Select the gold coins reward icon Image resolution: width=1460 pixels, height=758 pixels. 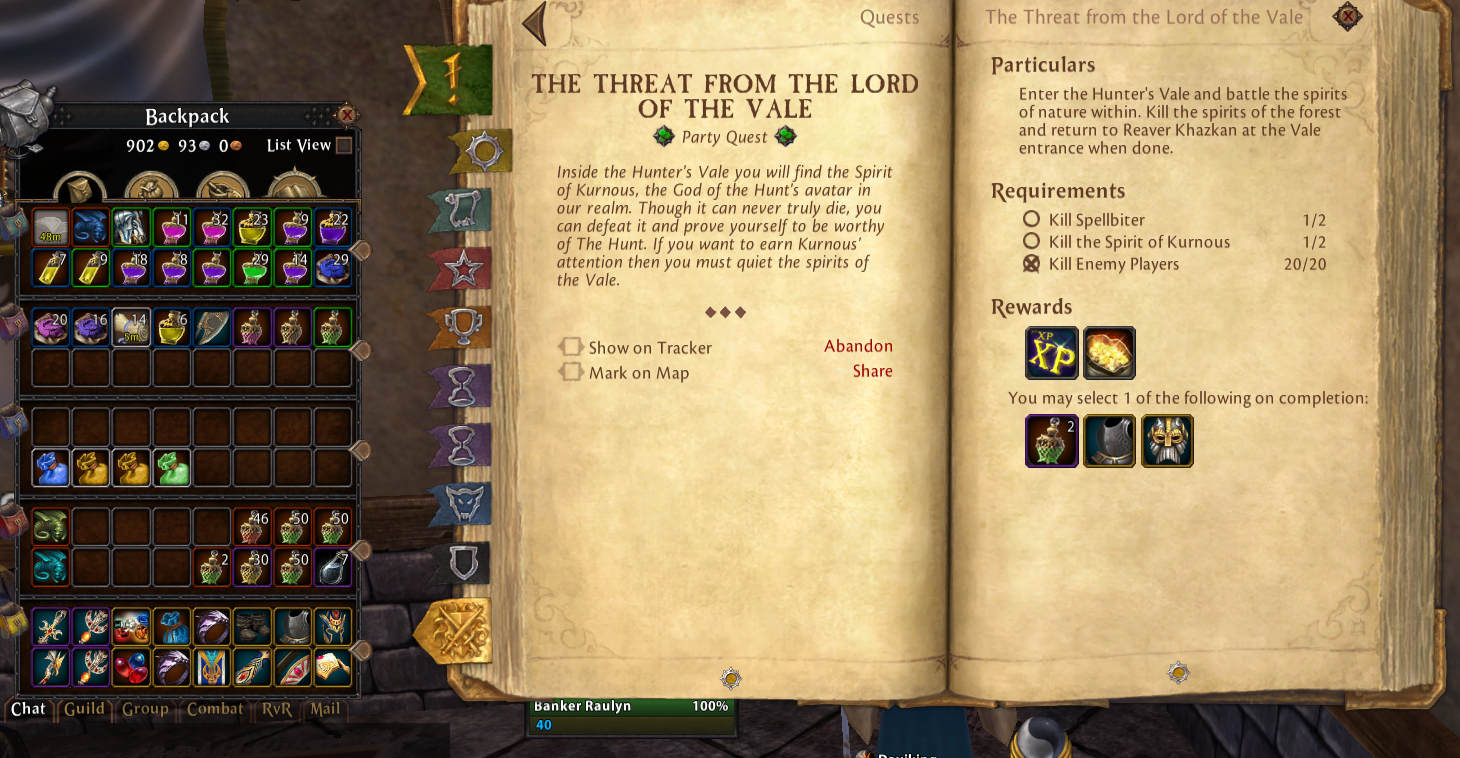pyautogui.click(x=1109, y=353)
